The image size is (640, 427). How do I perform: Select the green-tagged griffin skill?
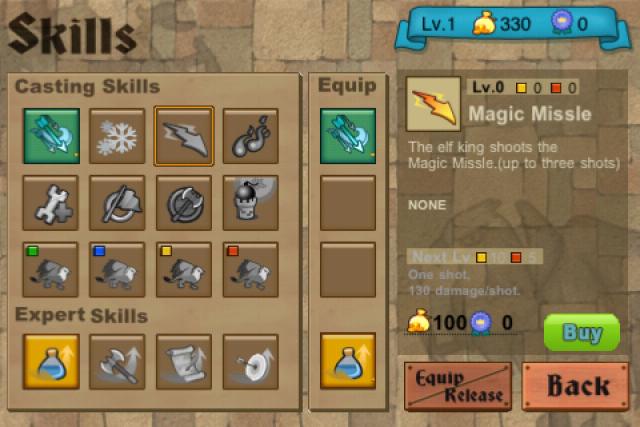(52, 269)
